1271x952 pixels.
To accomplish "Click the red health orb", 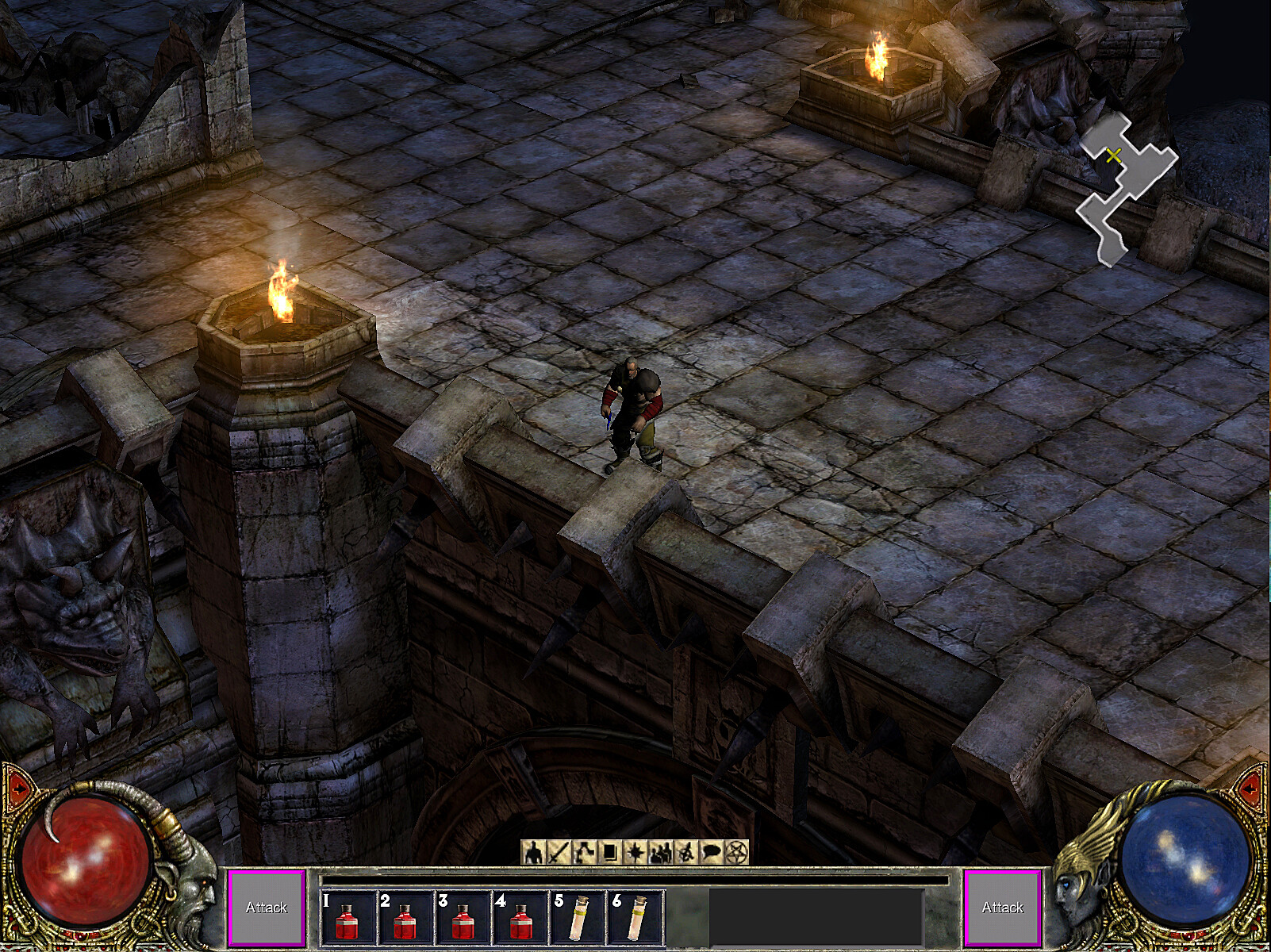I will point(87,861).
